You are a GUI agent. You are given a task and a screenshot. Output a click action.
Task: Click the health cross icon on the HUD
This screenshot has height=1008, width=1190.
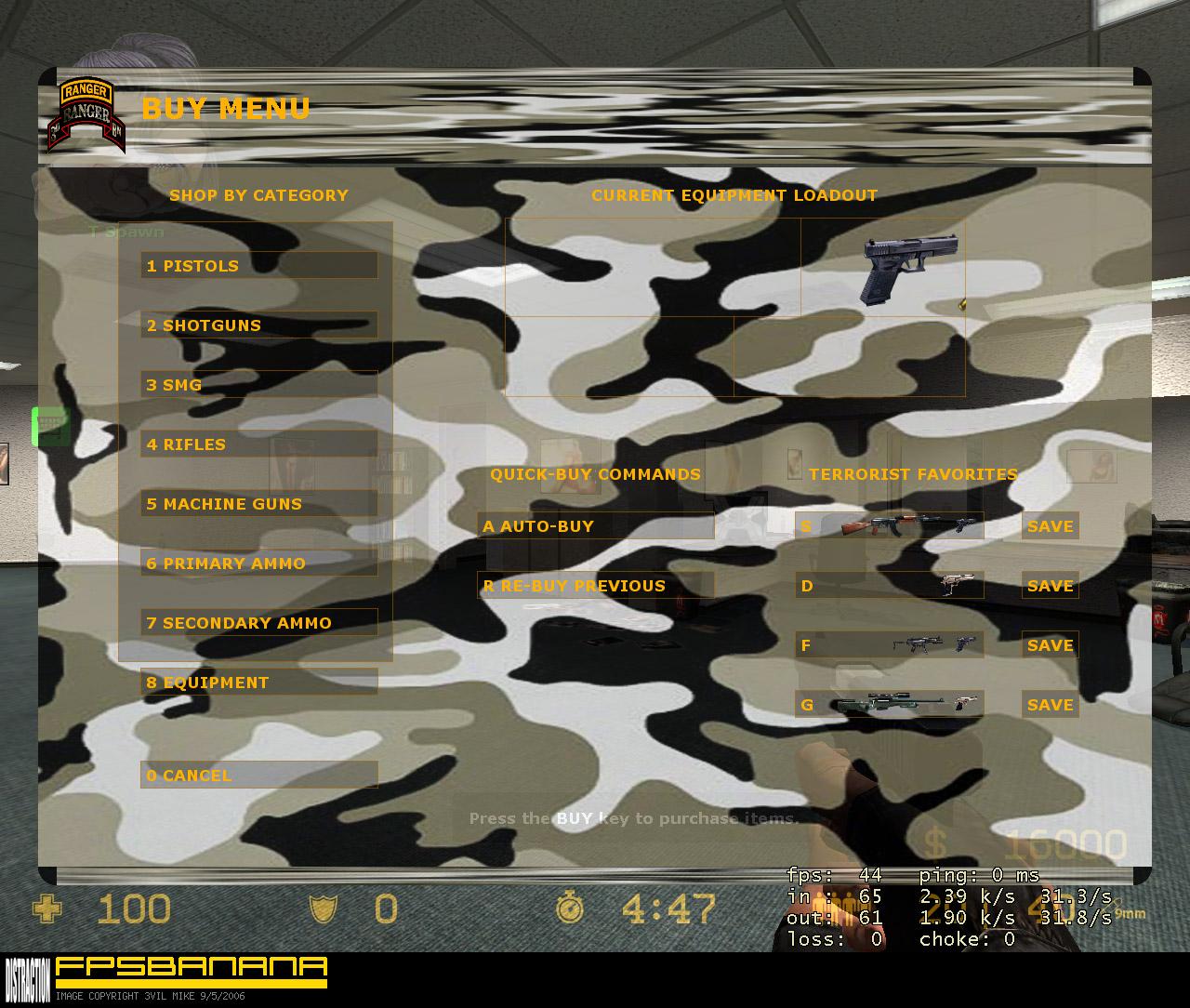tap(49, 909)
